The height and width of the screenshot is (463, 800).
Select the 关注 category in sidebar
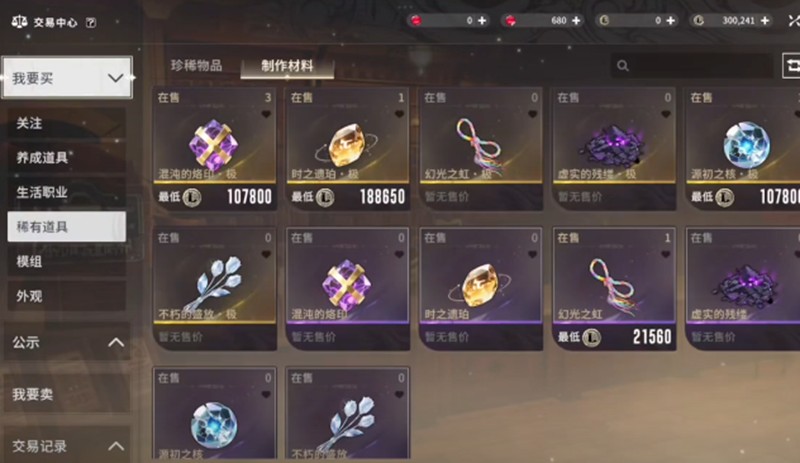tap(66, 123)
